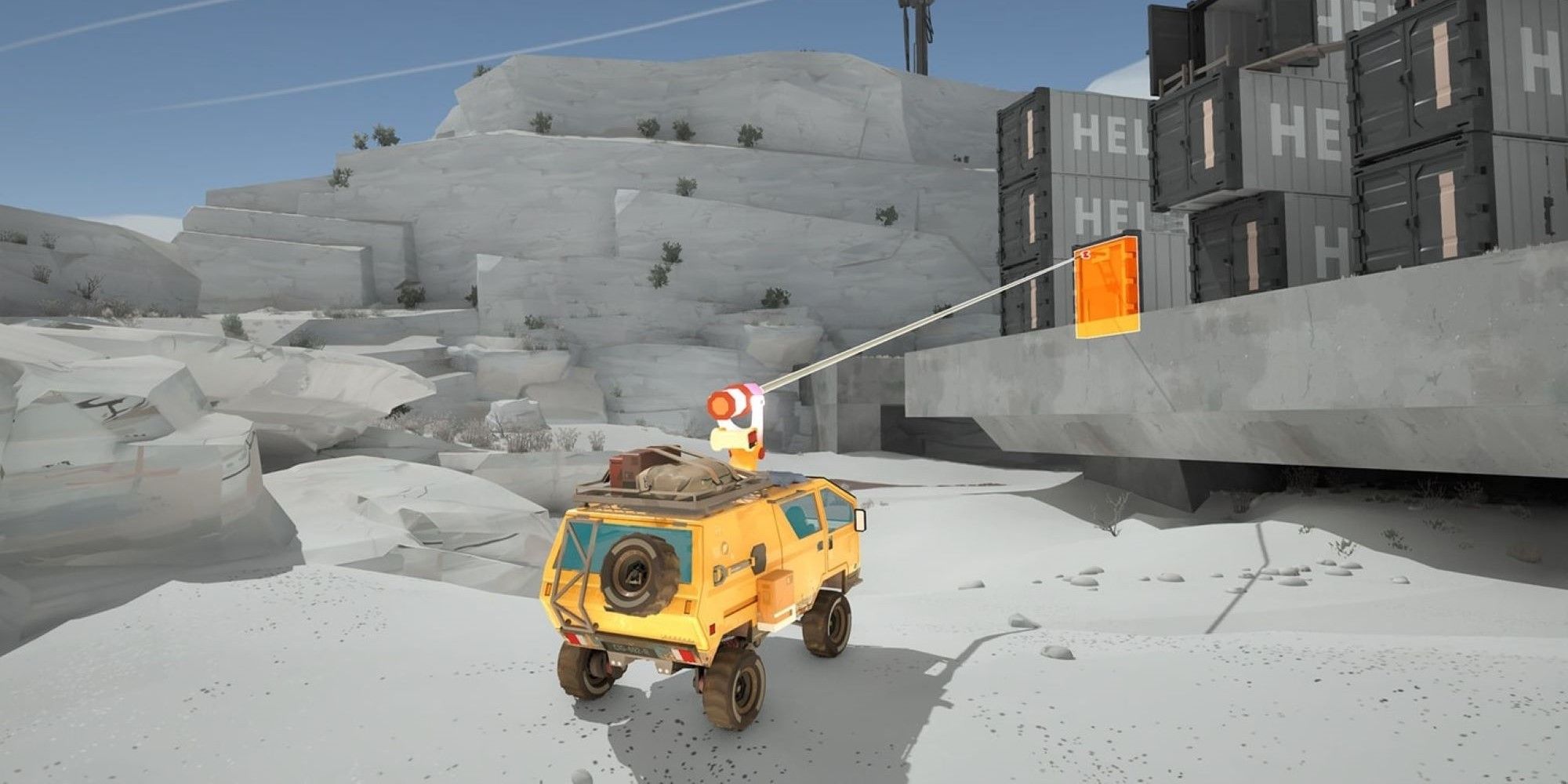
Task: Select the orange highlighted winch target panel
Action: (x=1107, y=287)
